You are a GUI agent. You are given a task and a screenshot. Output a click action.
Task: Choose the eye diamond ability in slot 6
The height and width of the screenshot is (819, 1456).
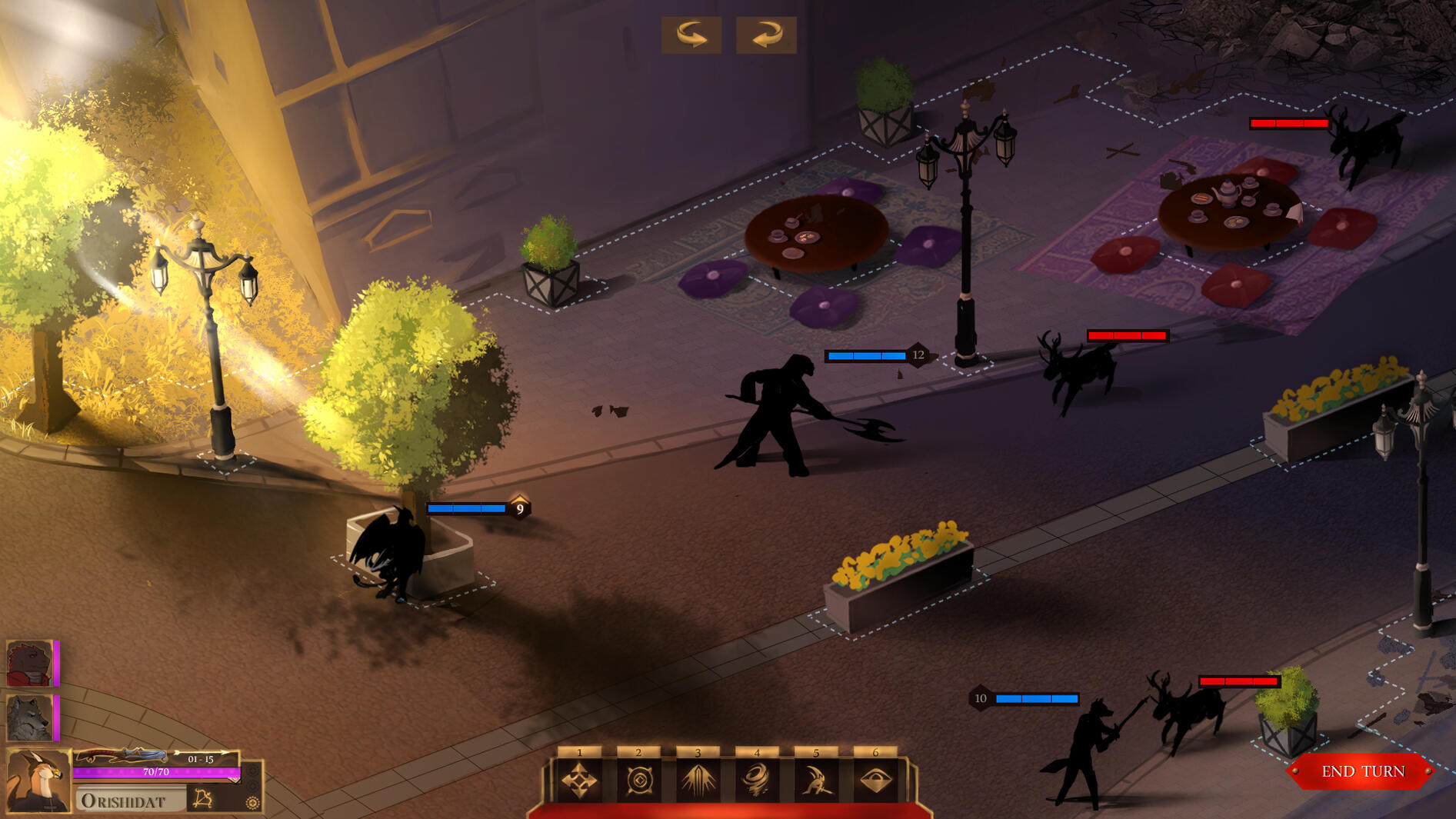[875, 781]
